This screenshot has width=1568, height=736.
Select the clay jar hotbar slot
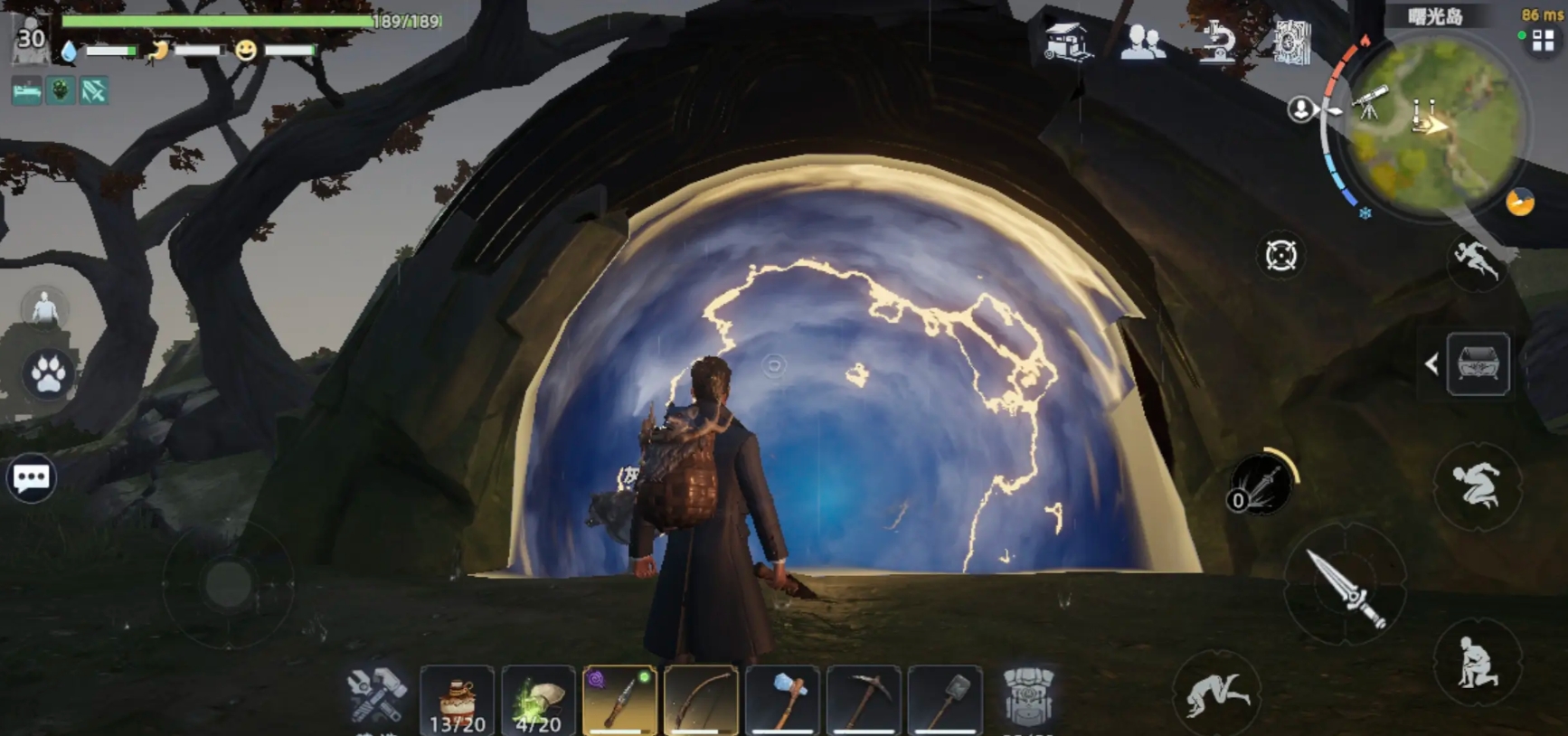pos(457,700)
